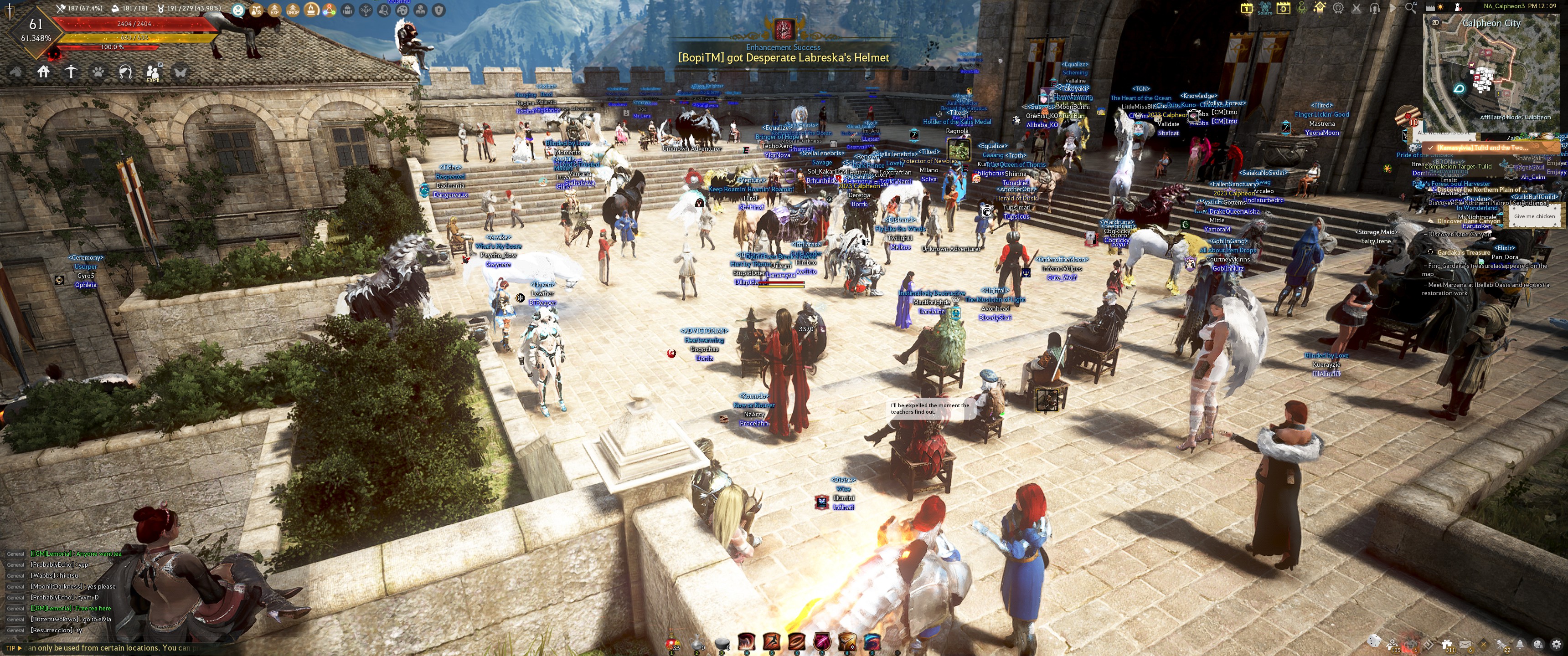
Task: Open the pets paw icon
Action: (x=98, y=72)
